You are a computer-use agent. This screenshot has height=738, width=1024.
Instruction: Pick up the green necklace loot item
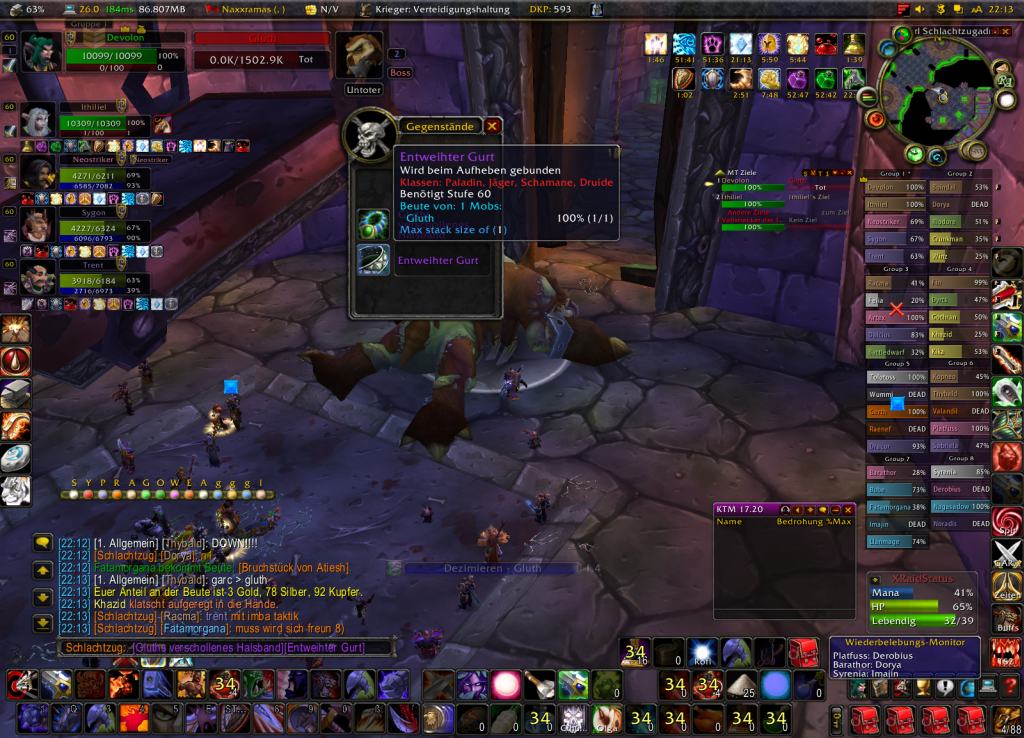[374, 220]
